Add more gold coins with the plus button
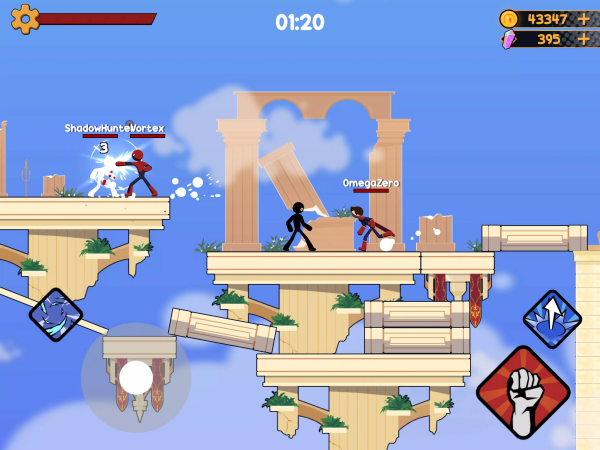Image resolution: width=600 pixels, height=450 pixels. [x=584, y=19]
